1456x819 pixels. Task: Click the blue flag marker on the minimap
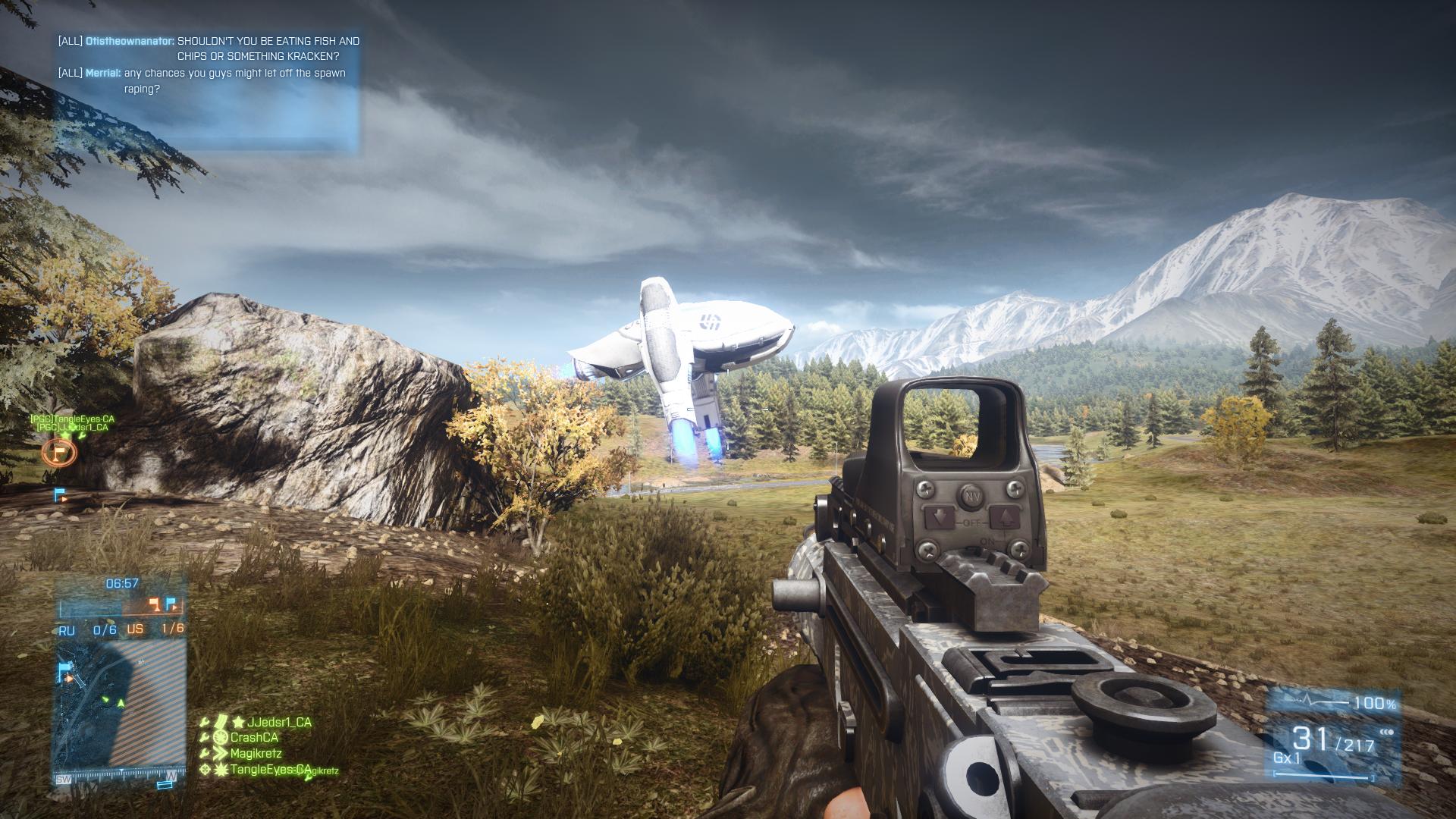[65, 670]
